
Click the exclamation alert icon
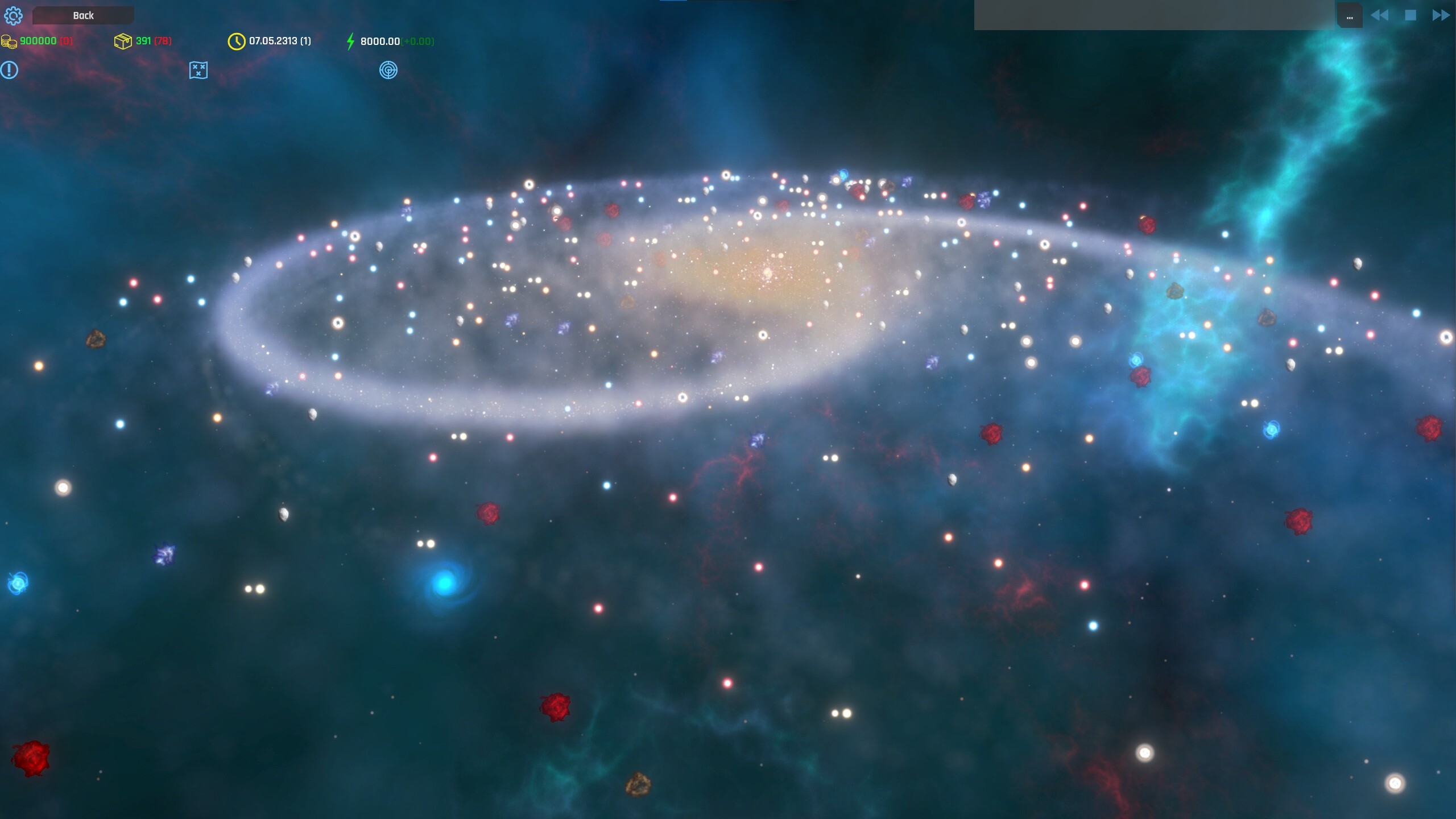[9, 70]
